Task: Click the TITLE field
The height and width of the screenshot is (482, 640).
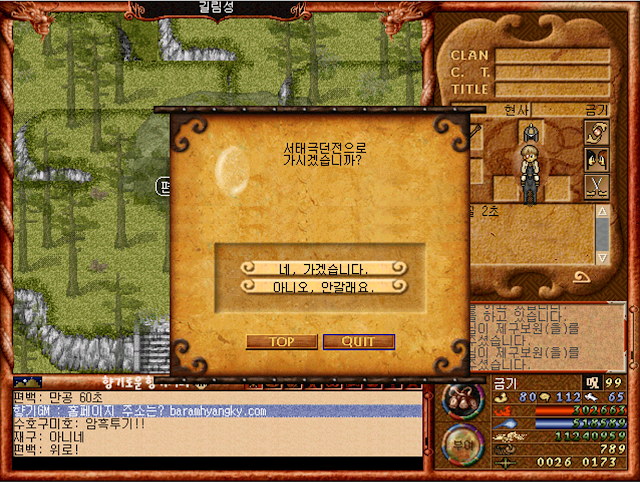Action: [553, 90]
